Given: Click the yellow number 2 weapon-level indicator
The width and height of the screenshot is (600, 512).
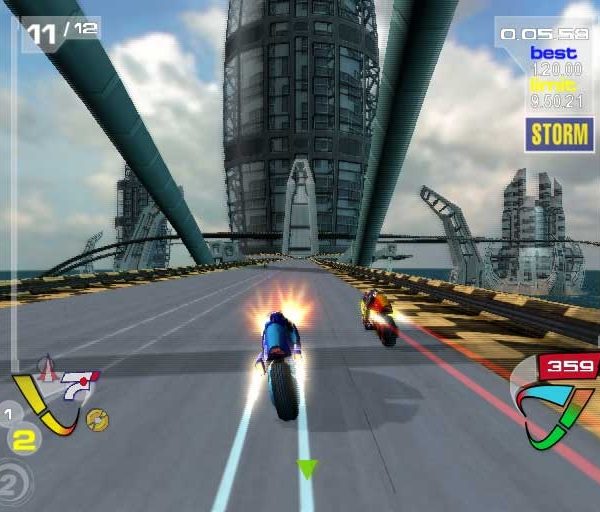Looking at the screenshot, I should pos(25,438).
